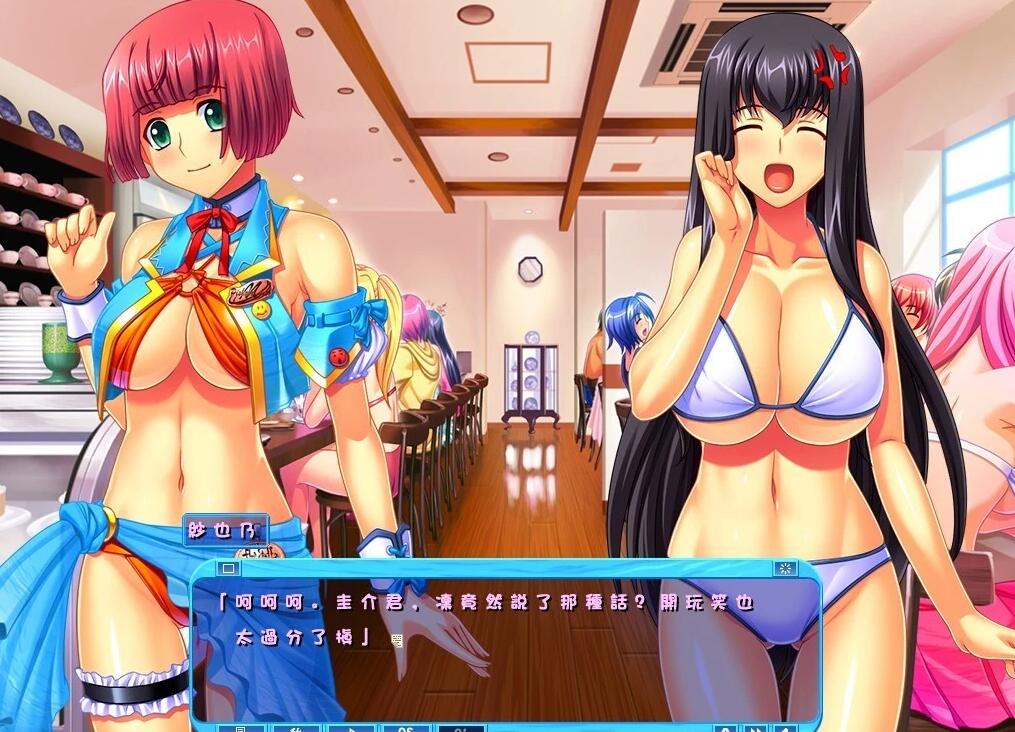Activate the double-arrow fast-forward skip button
Viewport: 1015px width, 732px height.
[x=757, y=728]
